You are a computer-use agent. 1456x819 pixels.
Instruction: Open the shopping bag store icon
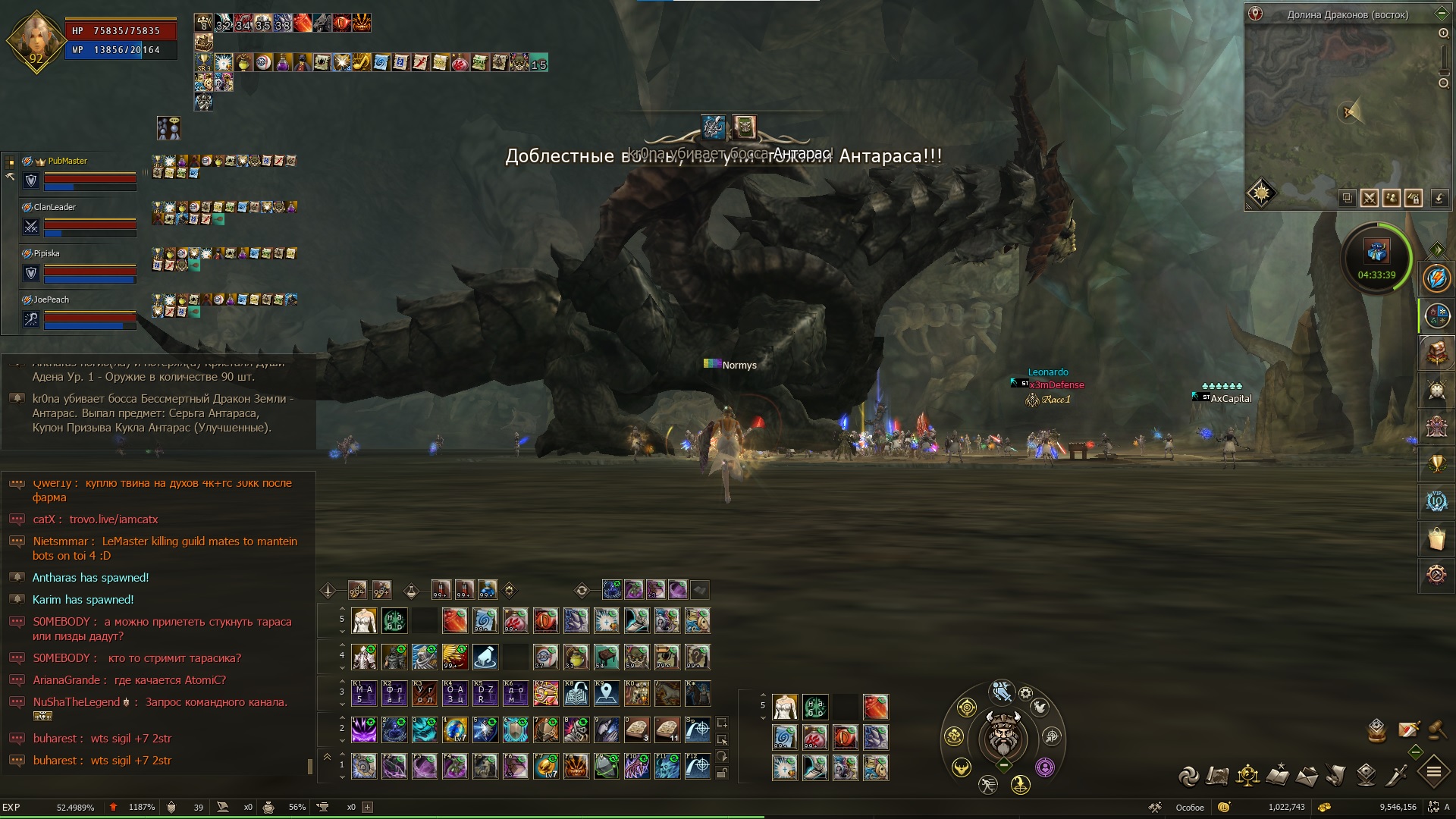[1436, 539]
